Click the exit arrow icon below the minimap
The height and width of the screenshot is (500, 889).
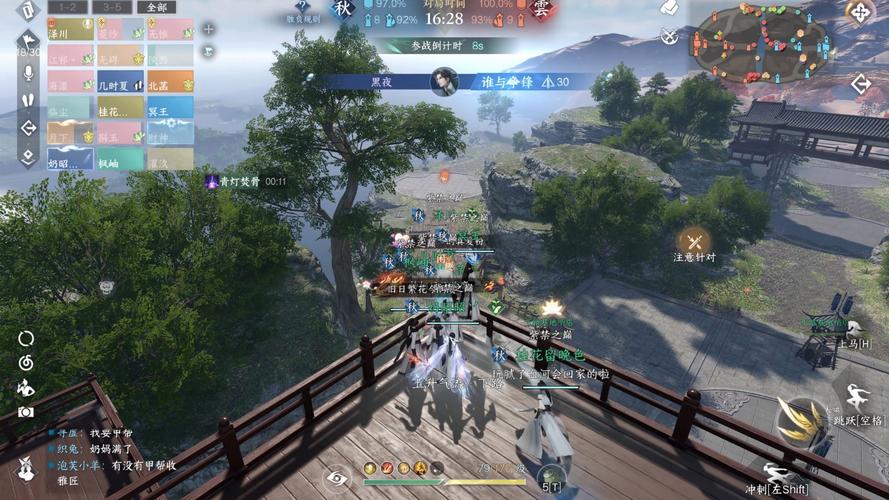click(x=860, y=85)
